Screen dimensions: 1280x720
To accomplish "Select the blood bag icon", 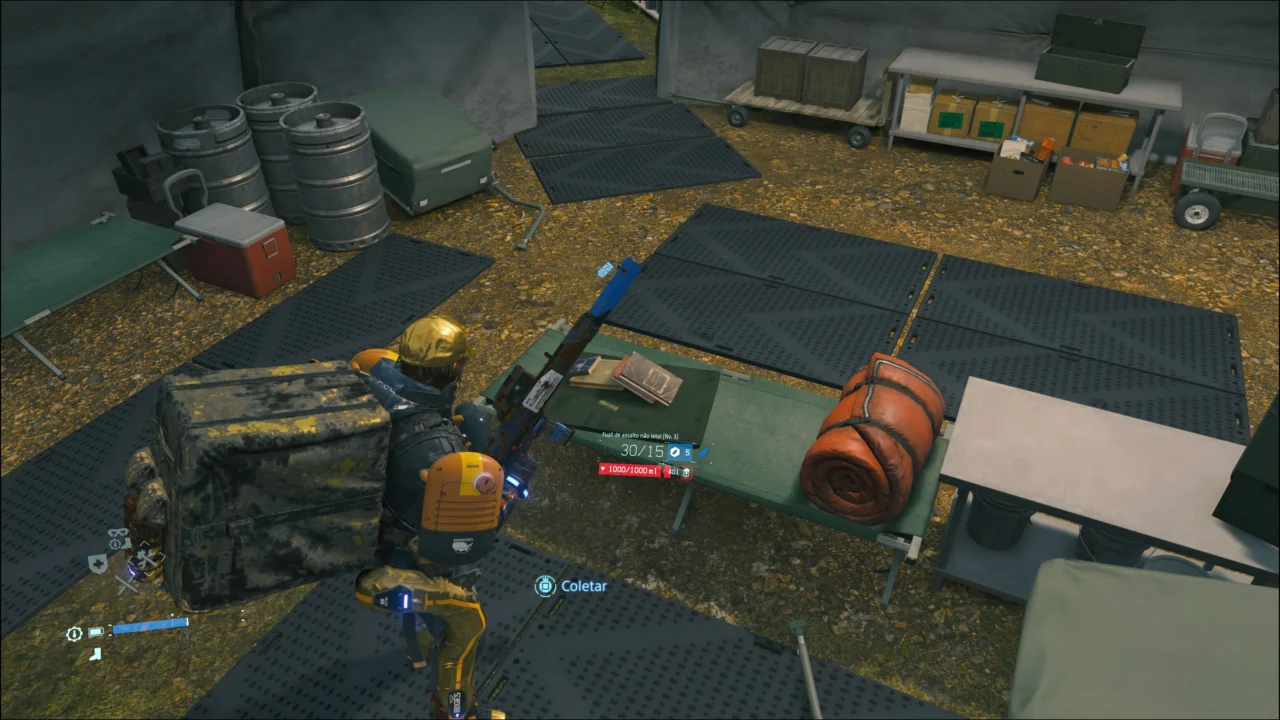I will 687,471.
